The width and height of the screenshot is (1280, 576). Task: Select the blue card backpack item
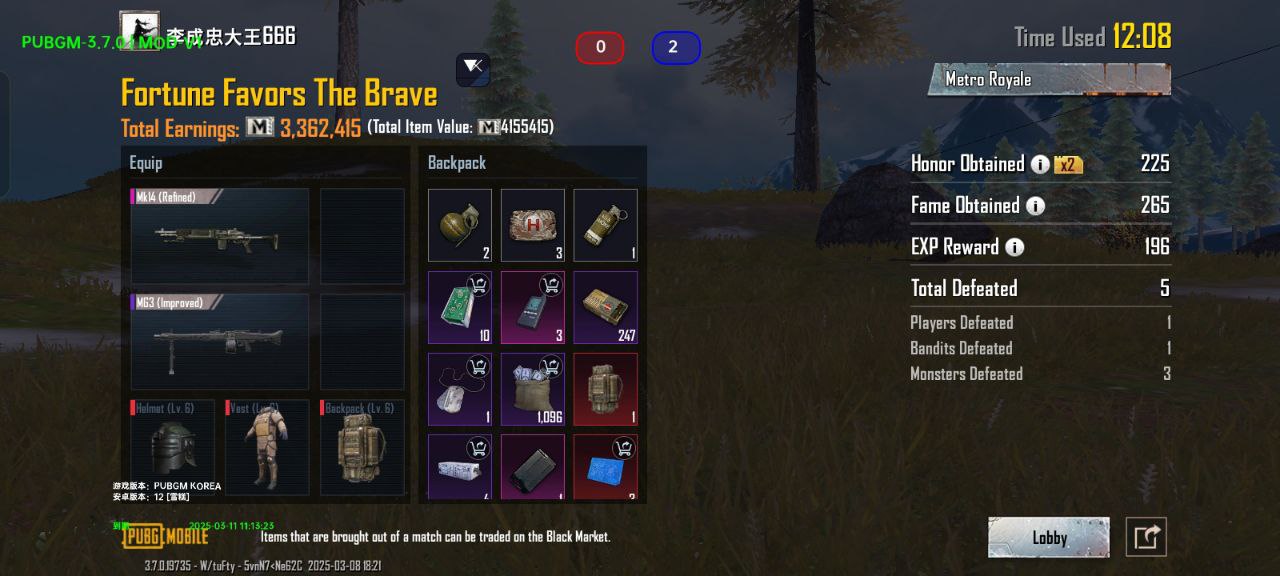pyautogui.click(x=605, y=466)
